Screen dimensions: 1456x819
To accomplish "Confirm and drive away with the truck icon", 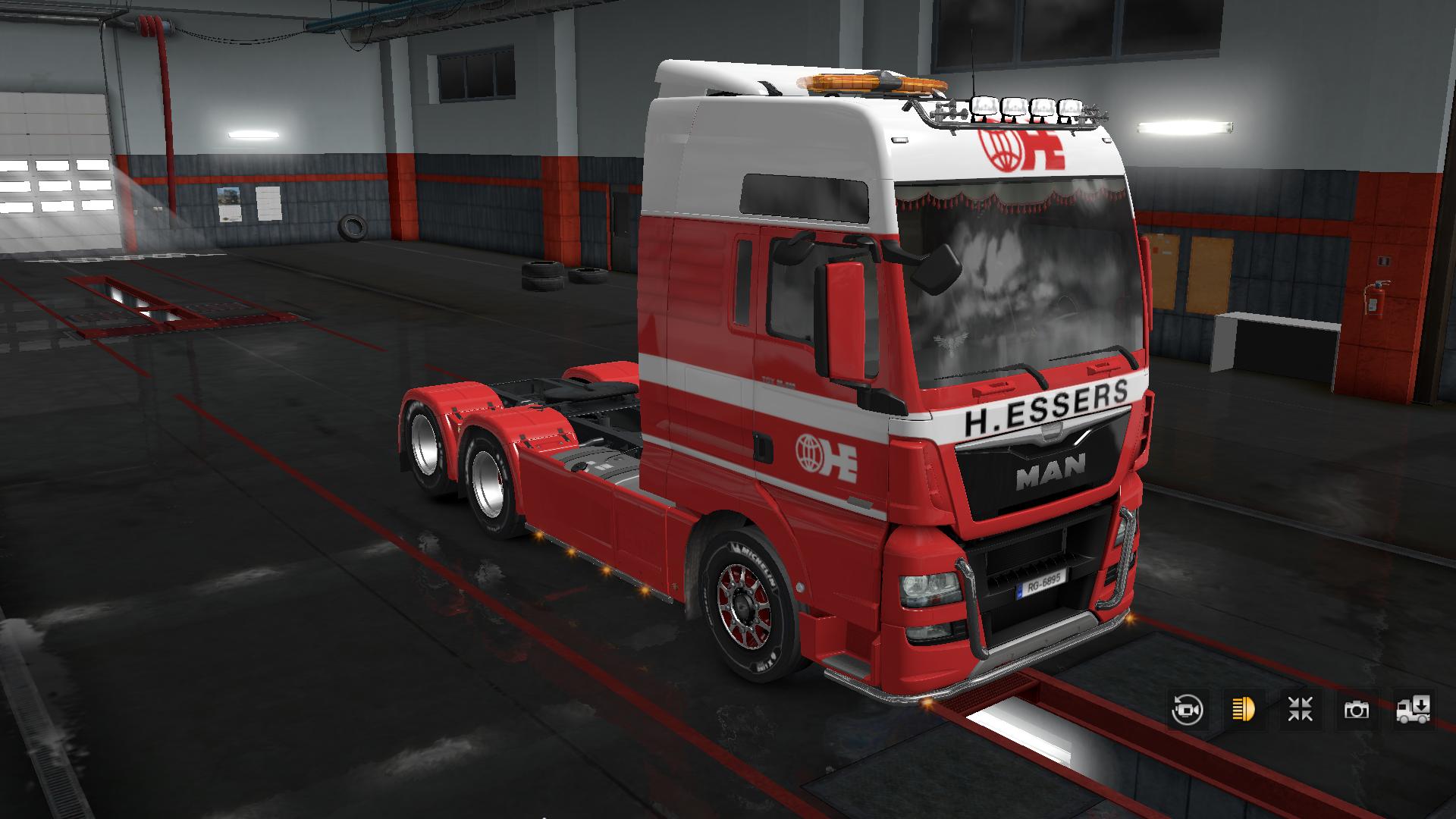I will click(x=1413, y=711).
